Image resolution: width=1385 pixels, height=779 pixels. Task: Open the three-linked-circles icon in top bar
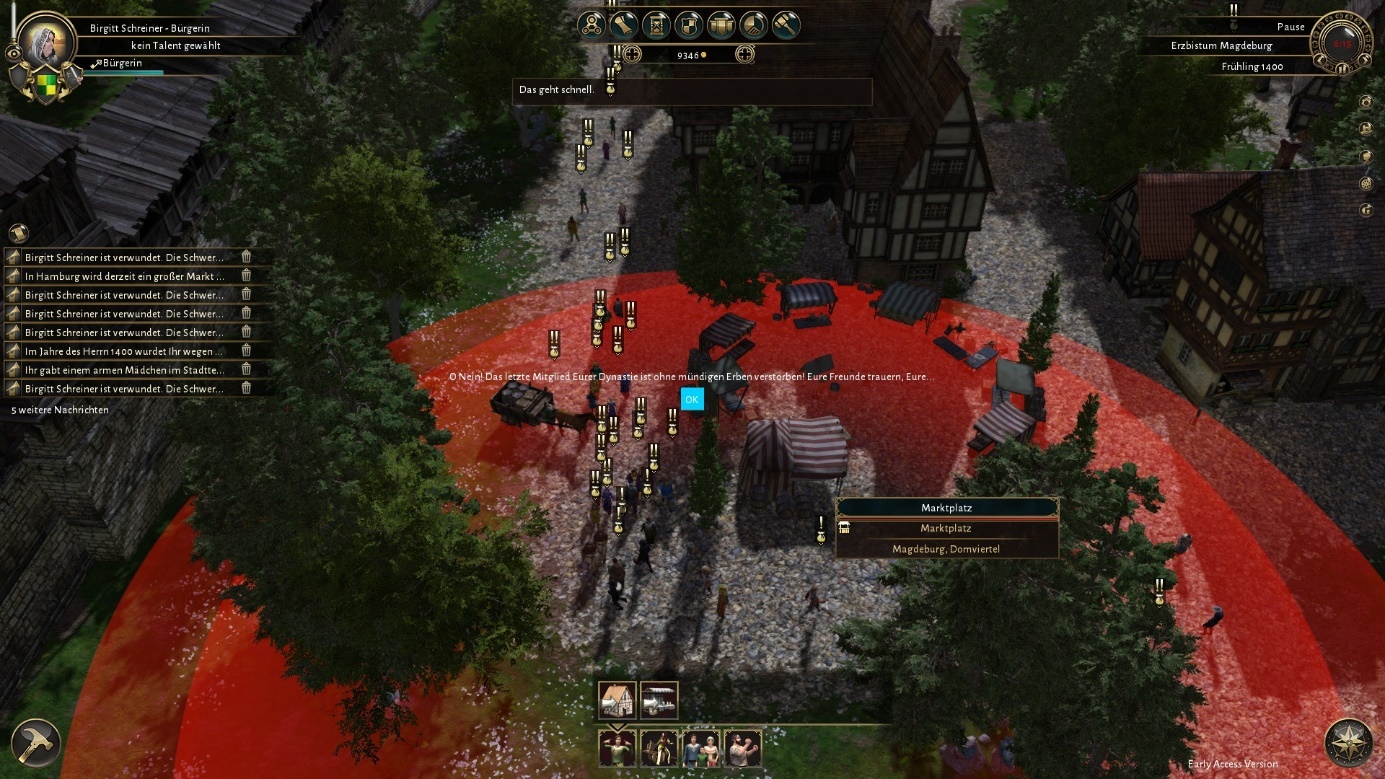[592, 24]
